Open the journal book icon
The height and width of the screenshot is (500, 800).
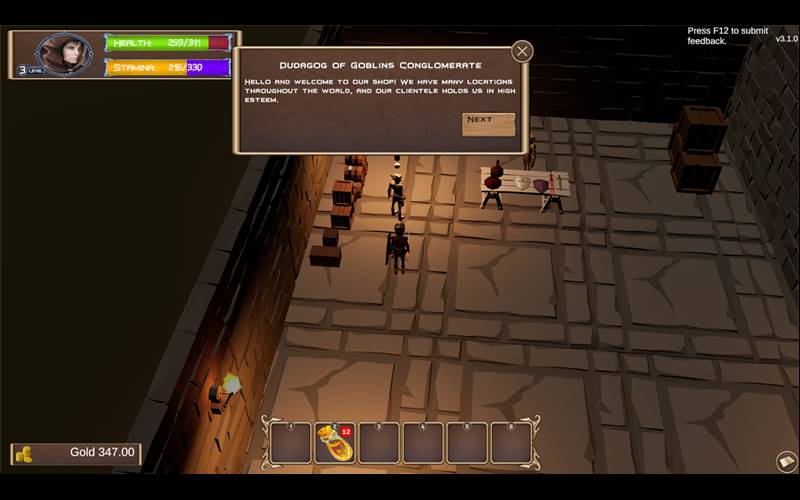pyautogui.click(x=786, y=461)
